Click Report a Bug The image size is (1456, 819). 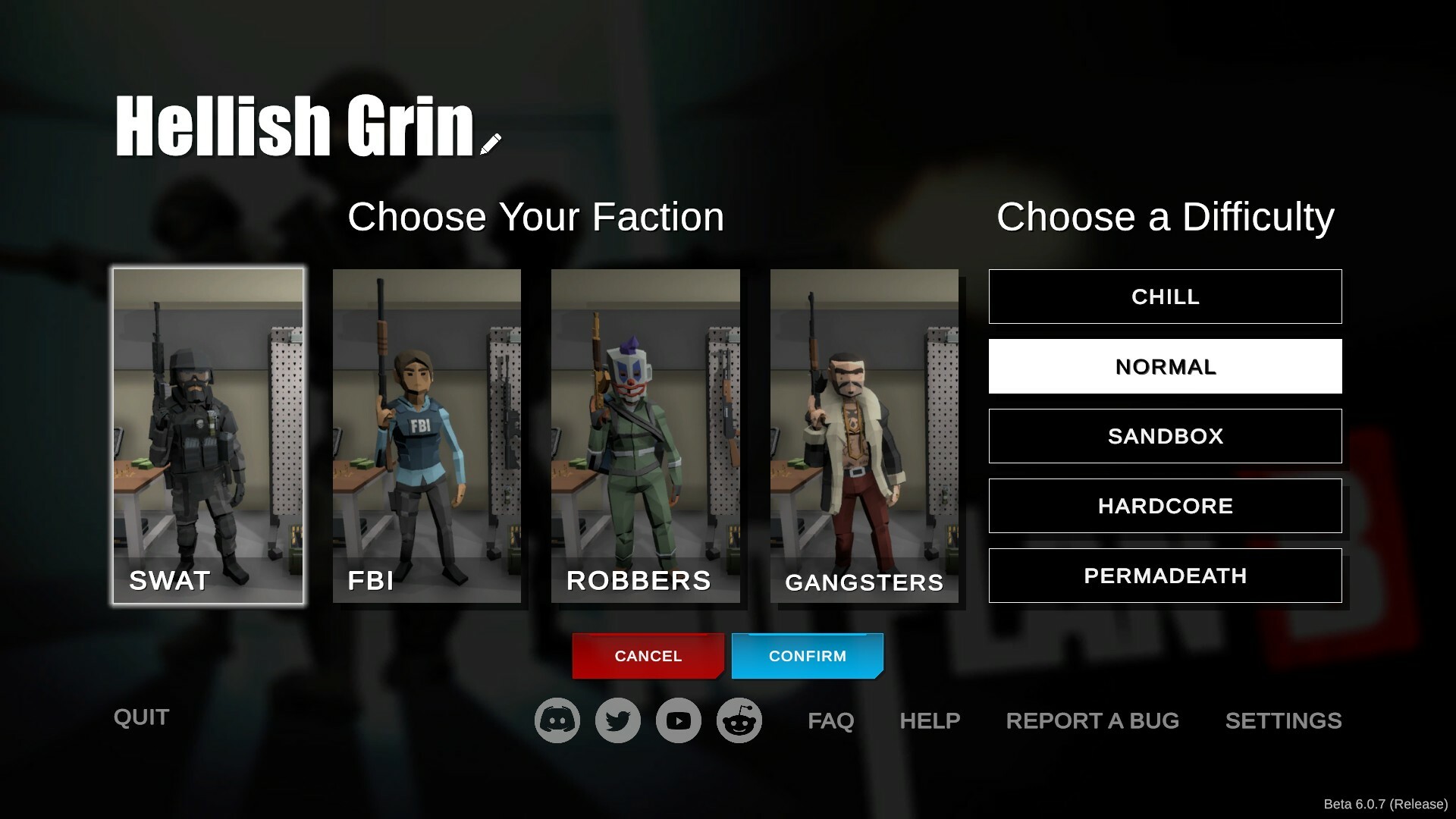(1092, 720)
